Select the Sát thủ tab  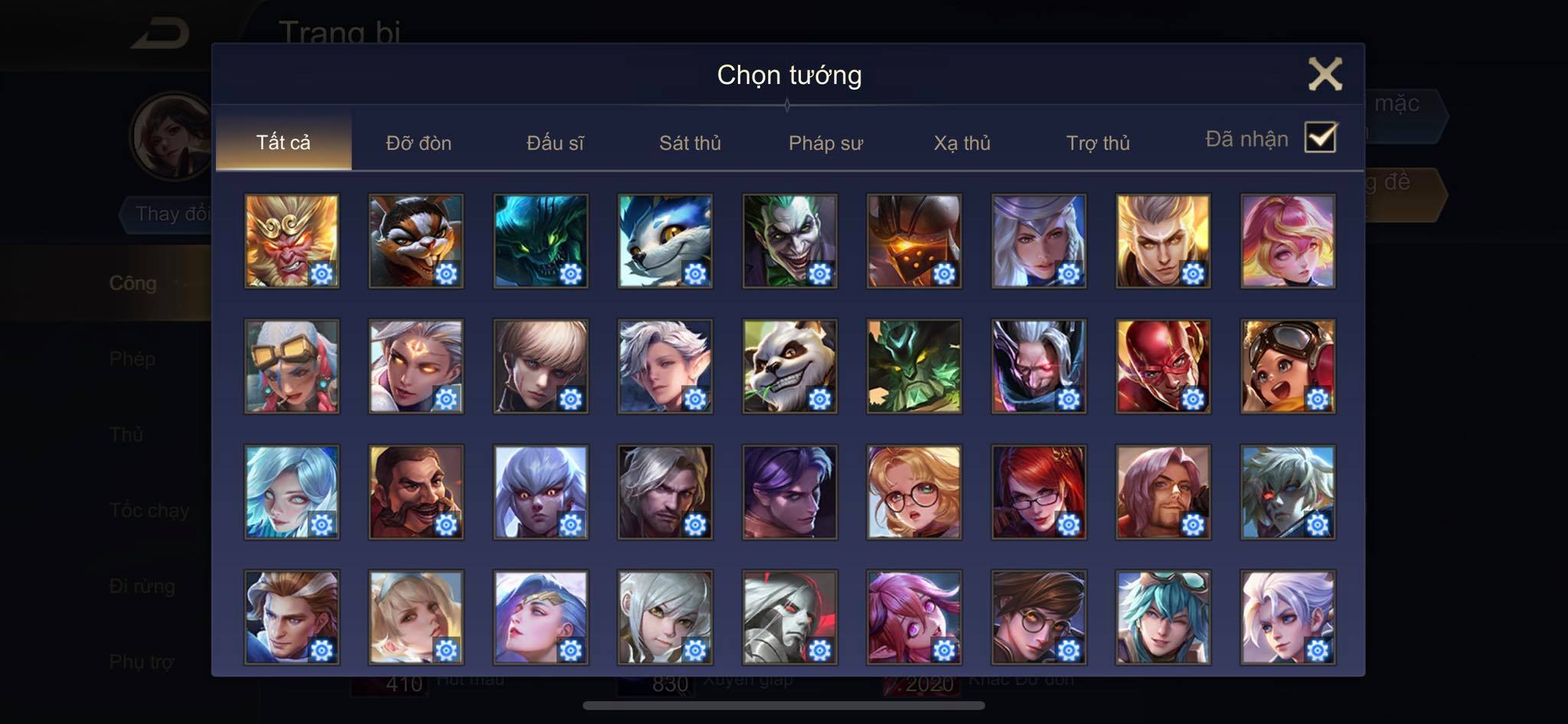pos(690,143)
